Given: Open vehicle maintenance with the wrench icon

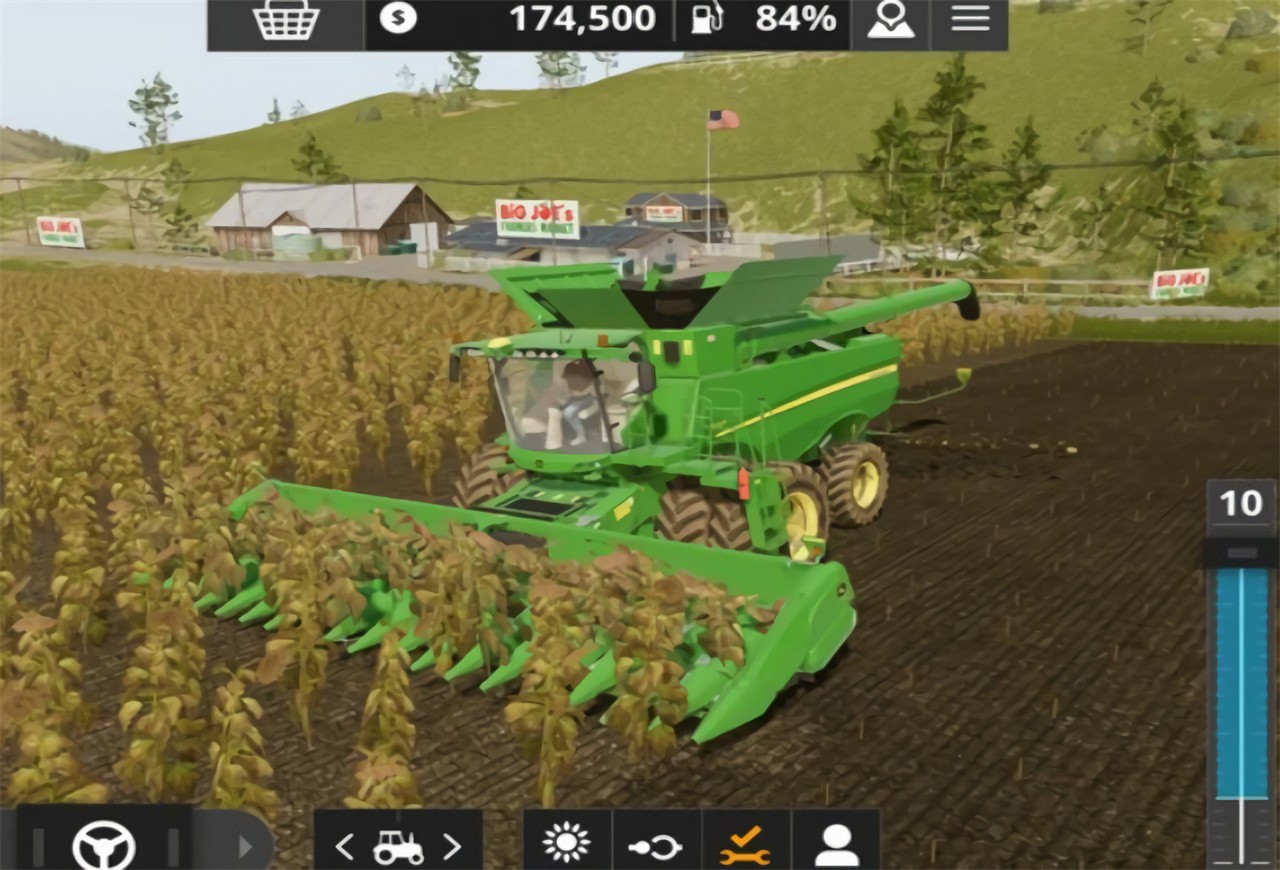Looking at the screenshot, I should pos(746,844).
